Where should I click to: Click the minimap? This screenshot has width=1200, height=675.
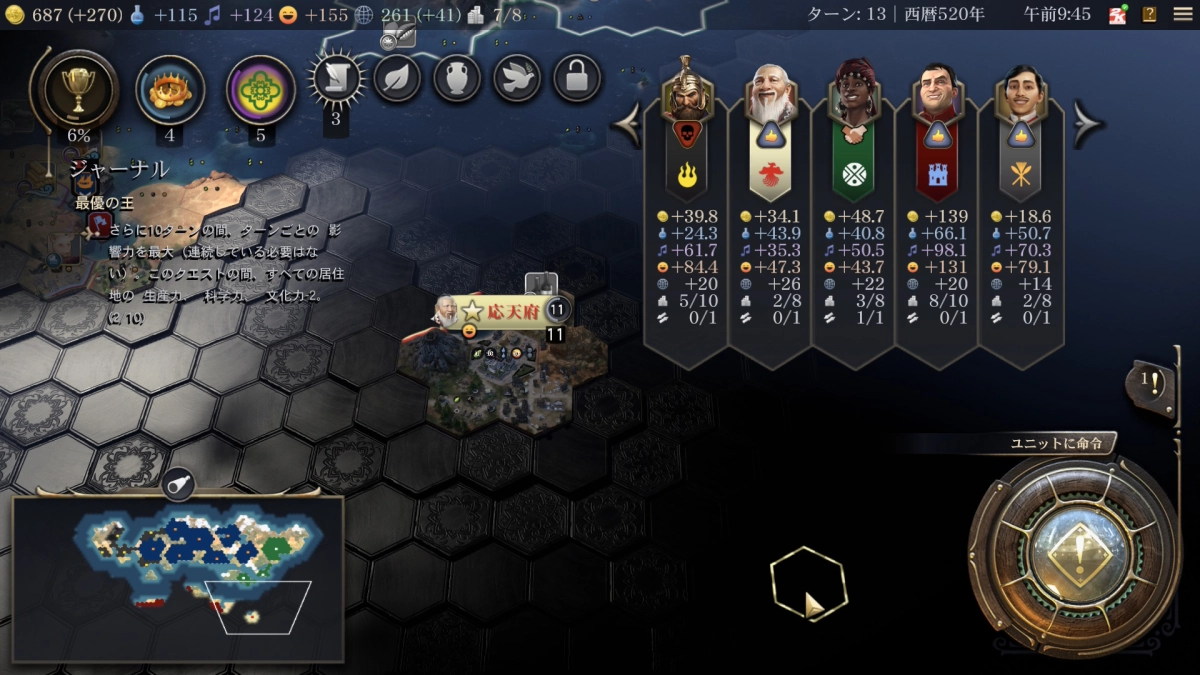(177, 579)
